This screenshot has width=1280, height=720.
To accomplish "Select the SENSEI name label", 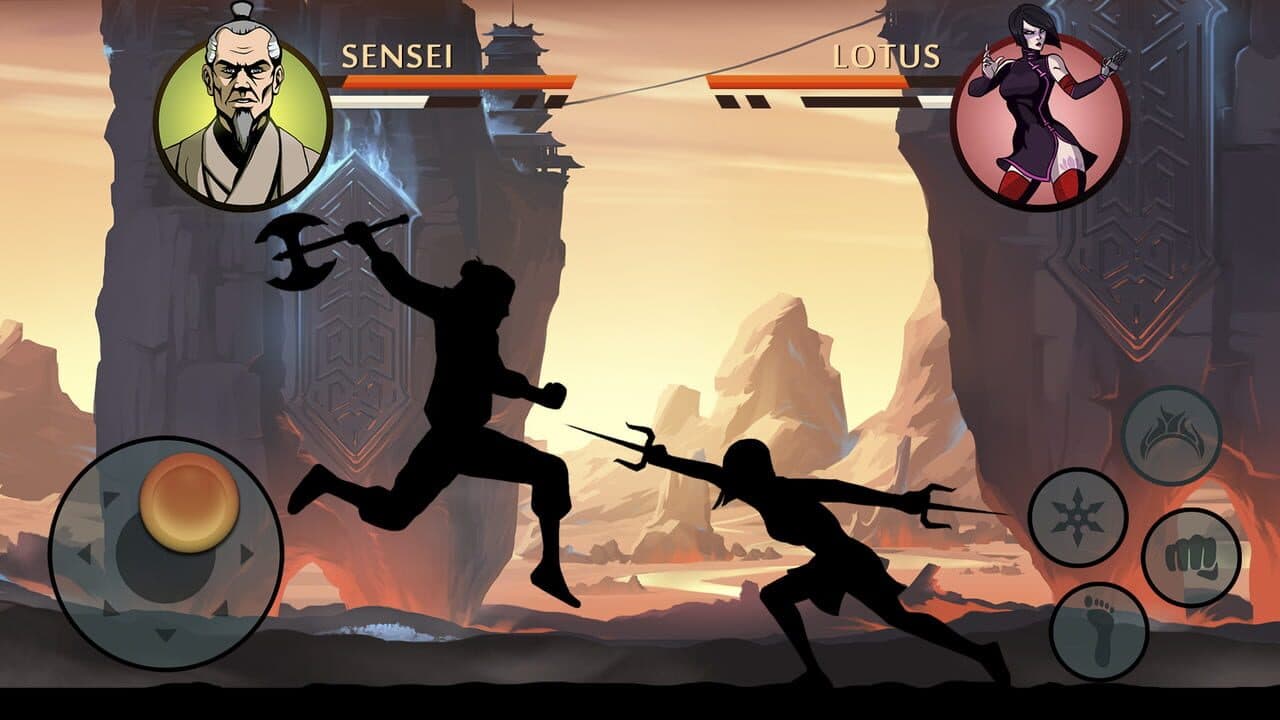I will (x=398, y=57).
